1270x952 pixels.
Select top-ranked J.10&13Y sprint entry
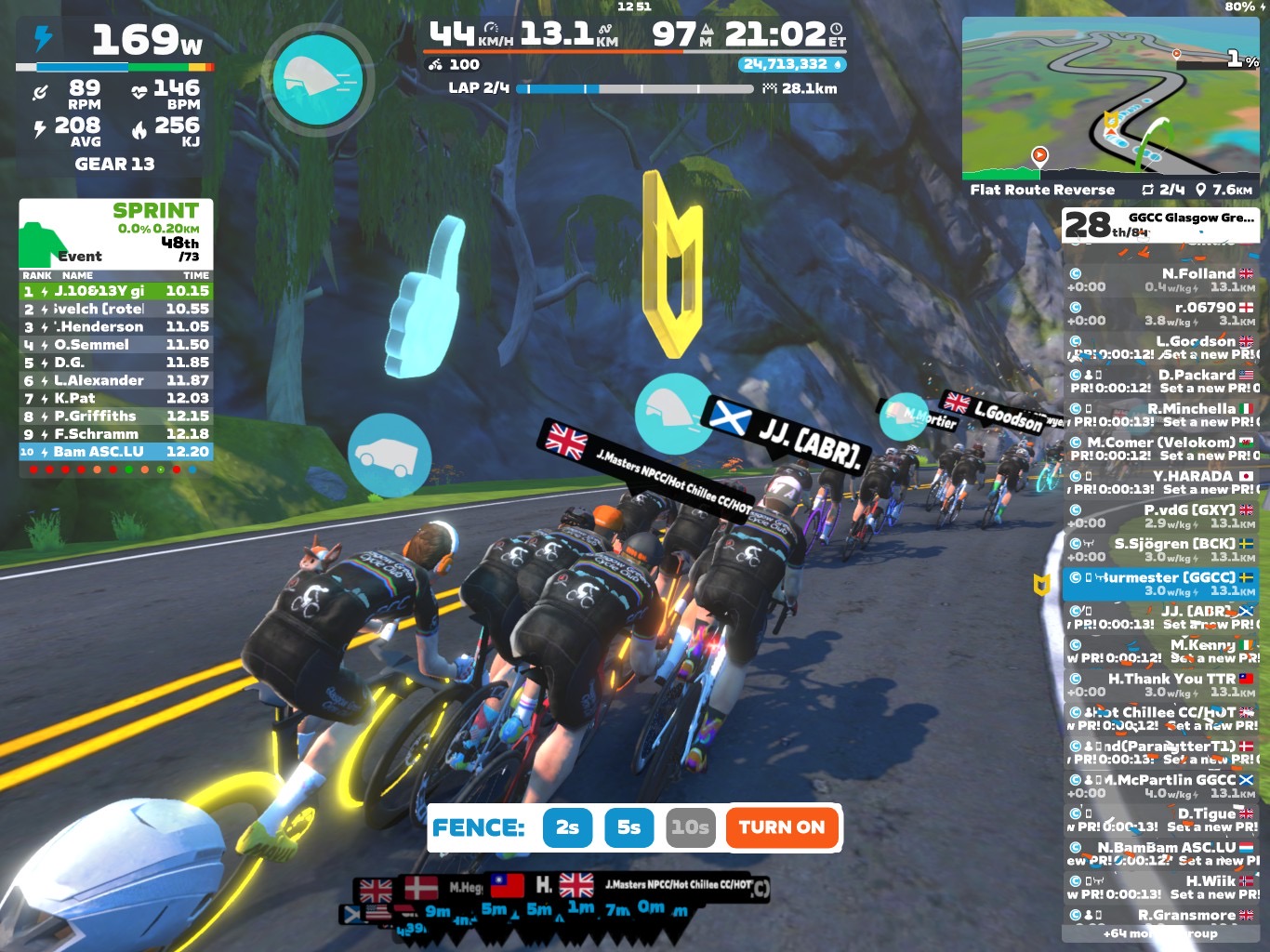(116, 291)
